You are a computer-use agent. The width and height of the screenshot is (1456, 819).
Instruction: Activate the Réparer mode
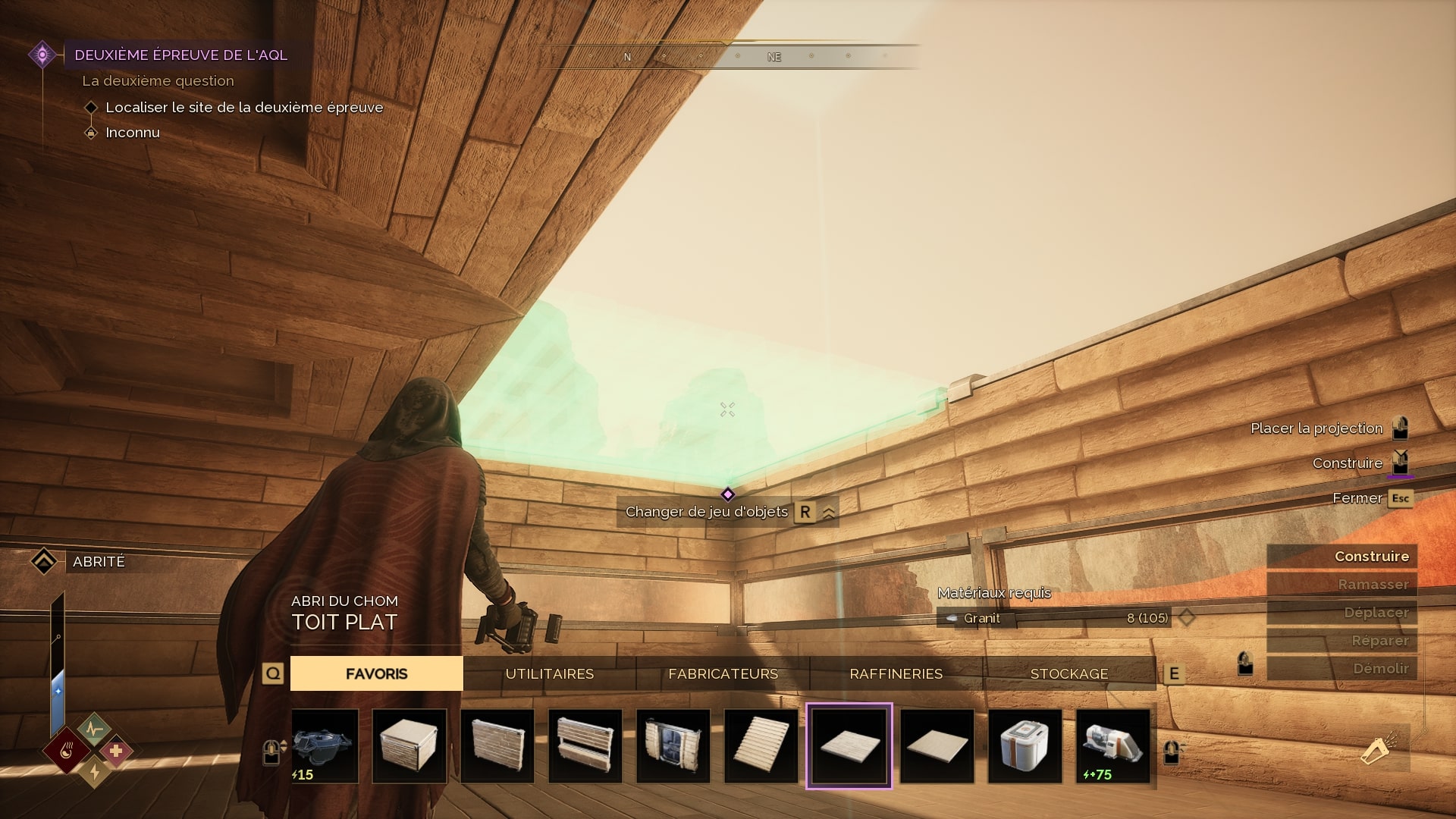tap(1341, 641)
